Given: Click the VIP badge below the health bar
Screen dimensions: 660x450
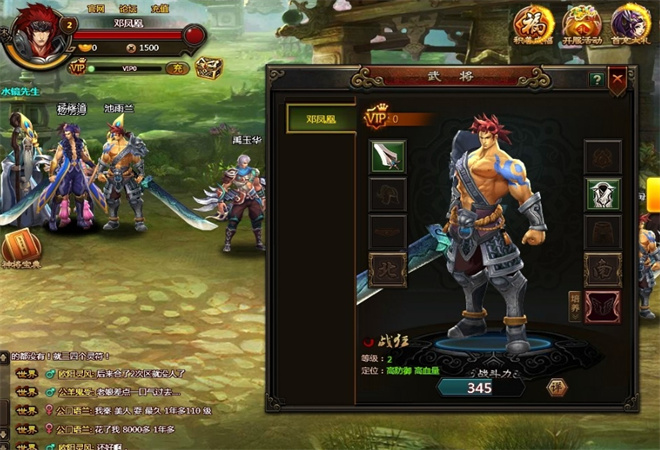Looking at the screenshot, I should tap(77, 68).
